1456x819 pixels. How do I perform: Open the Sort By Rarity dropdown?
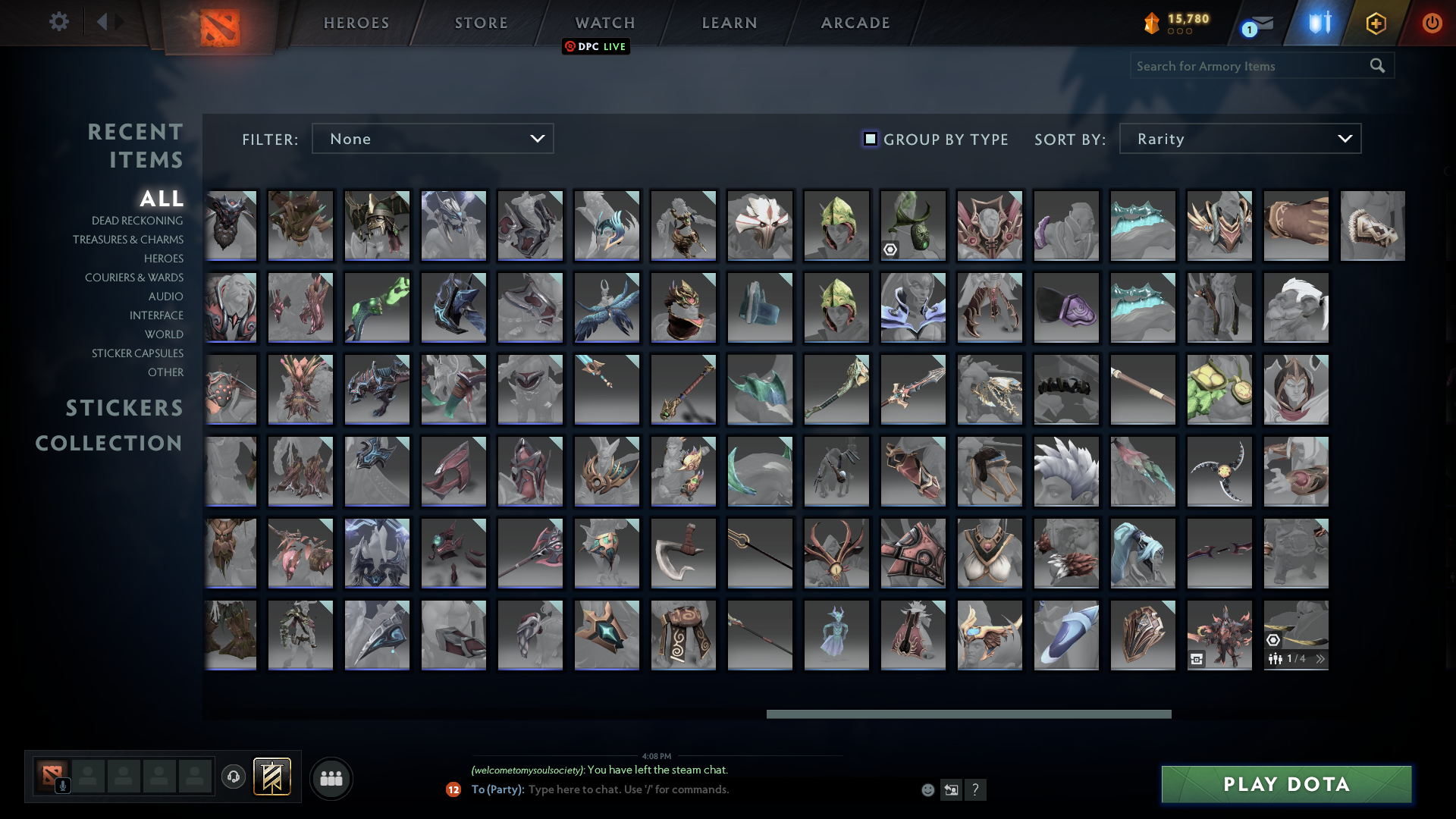(1240, 138)
